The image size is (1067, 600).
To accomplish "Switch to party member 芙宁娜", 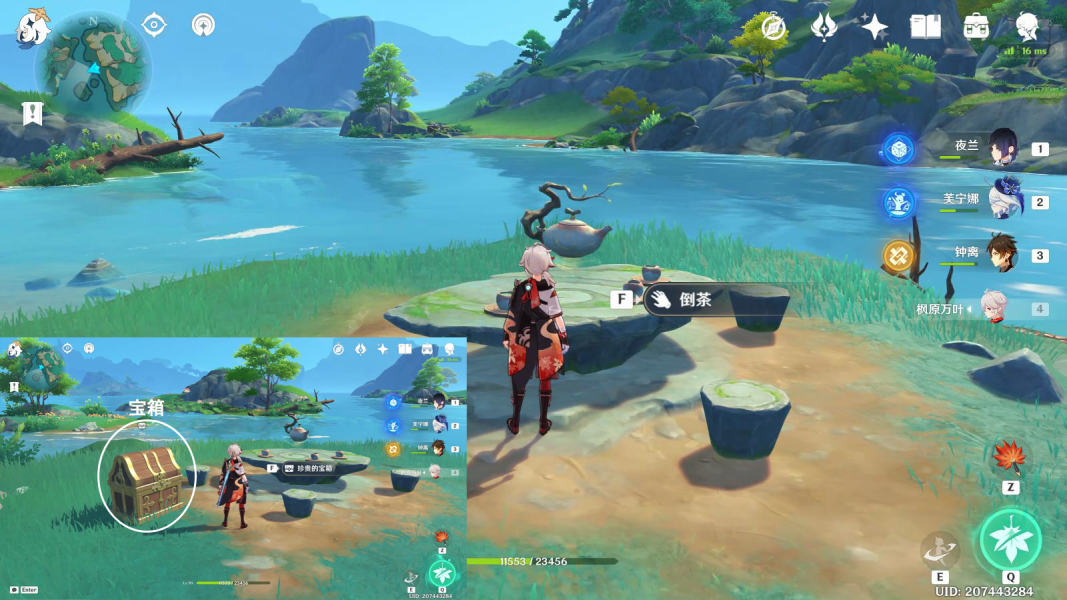I will tap(1001, 201).
